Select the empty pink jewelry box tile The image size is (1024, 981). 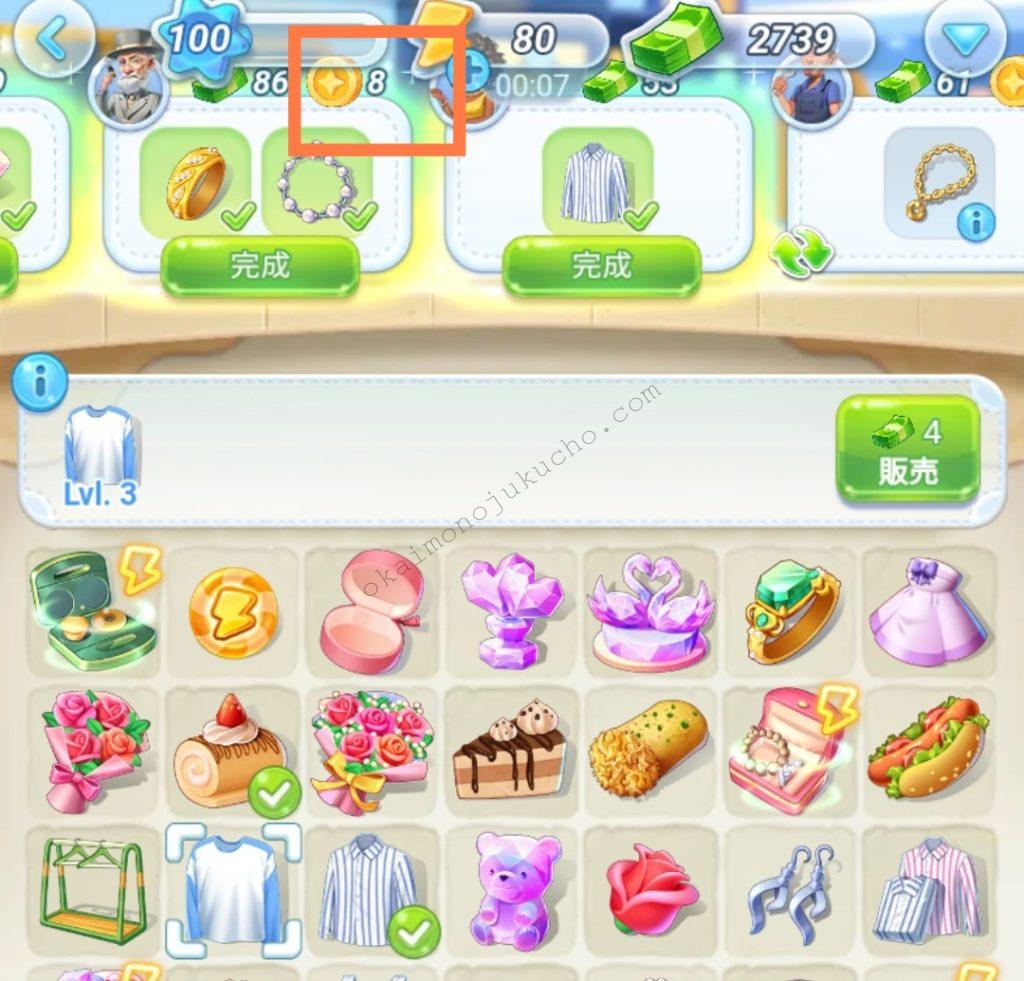[372, 612]
